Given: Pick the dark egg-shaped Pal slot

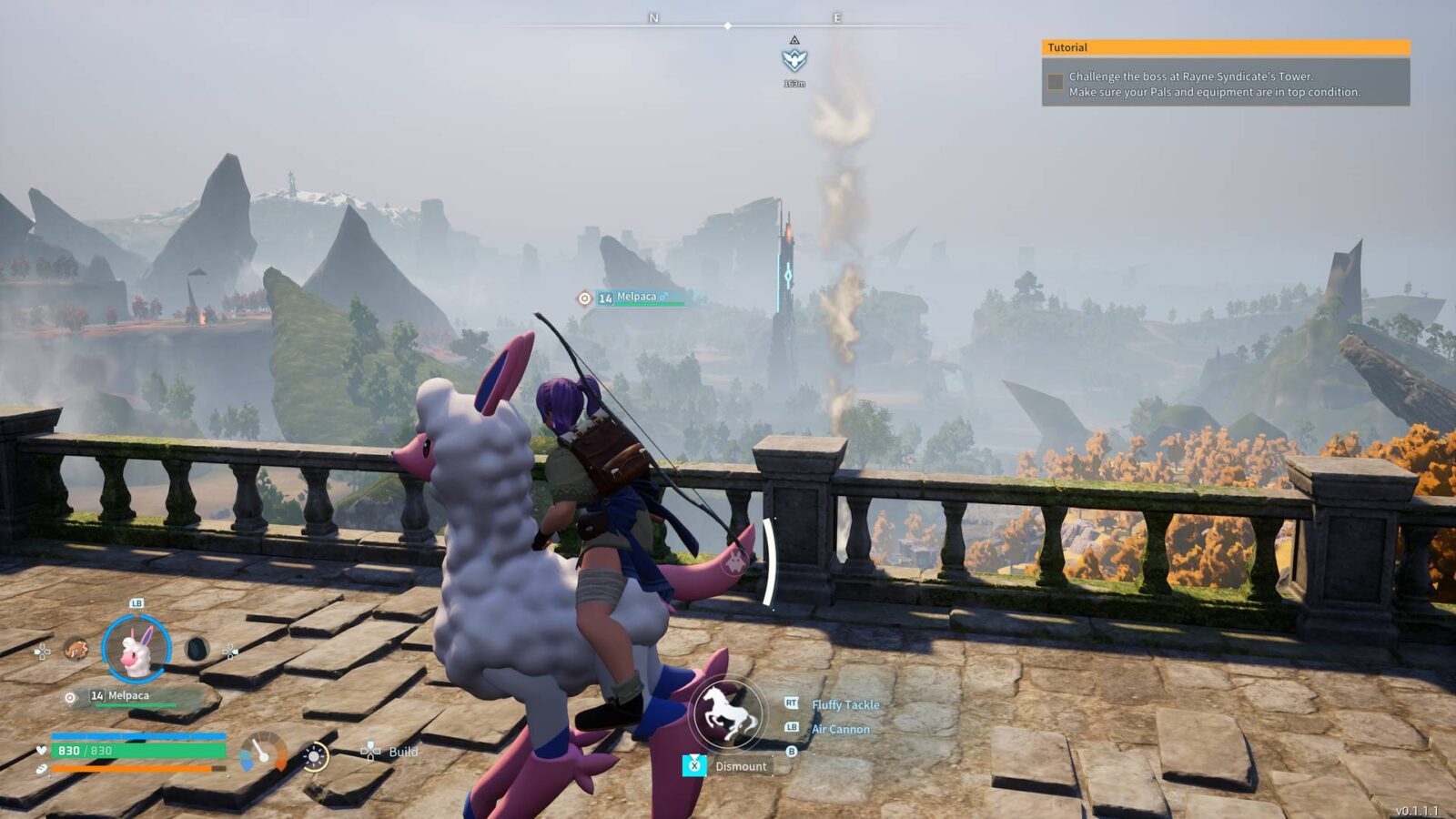Looking at the screenshot, I should (197, 650).
